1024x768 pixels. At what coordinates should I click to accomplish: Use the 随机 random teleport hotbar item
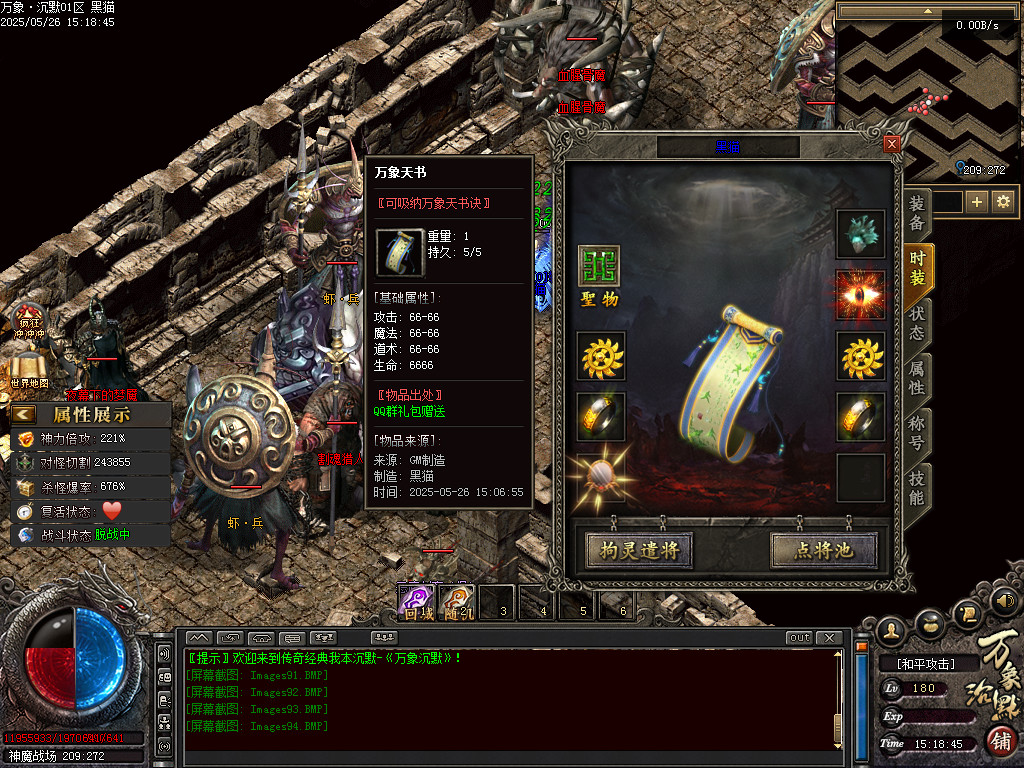(x=459, y=600)
